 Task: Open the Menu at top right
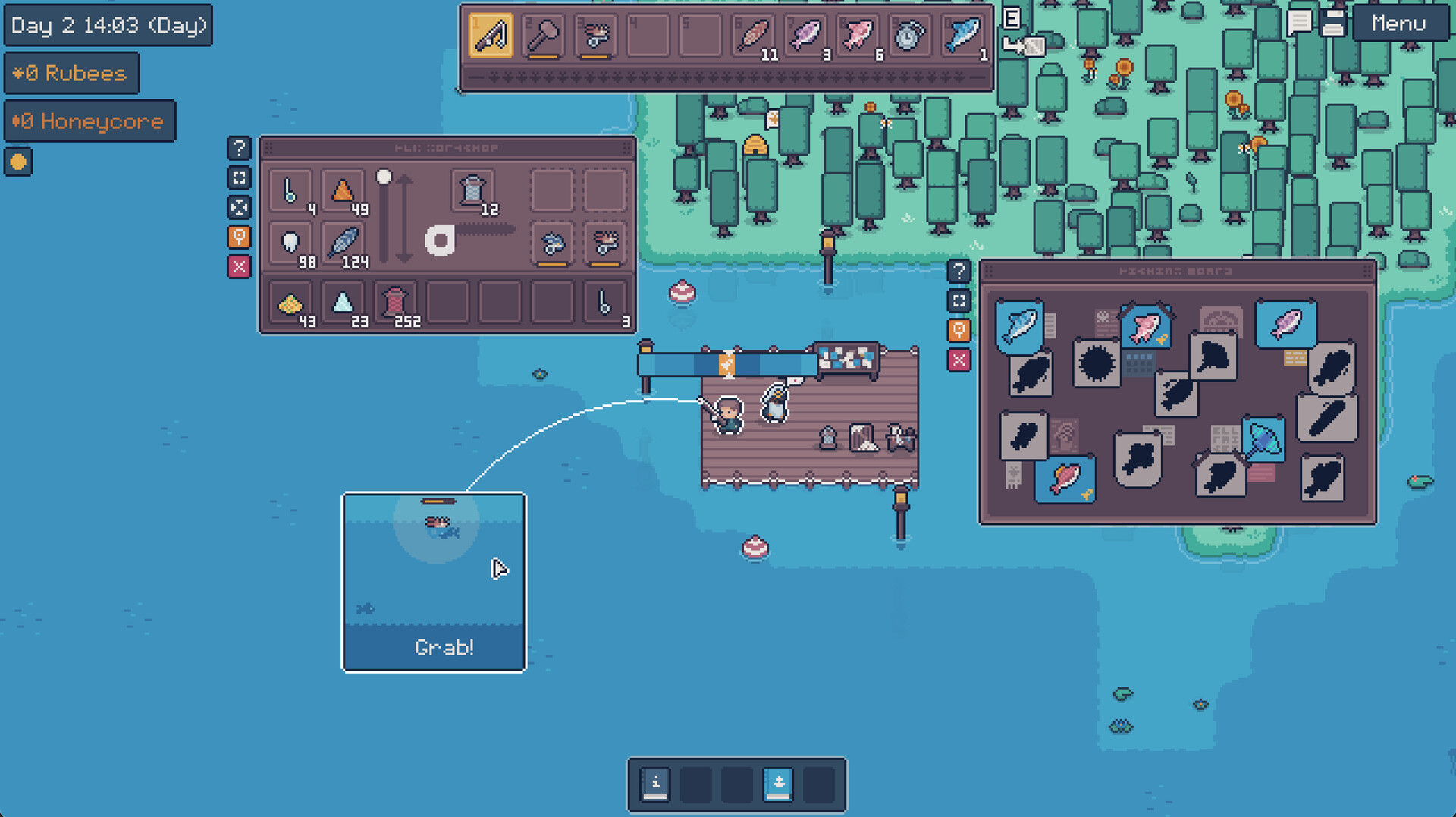[x=1400, y=24]
